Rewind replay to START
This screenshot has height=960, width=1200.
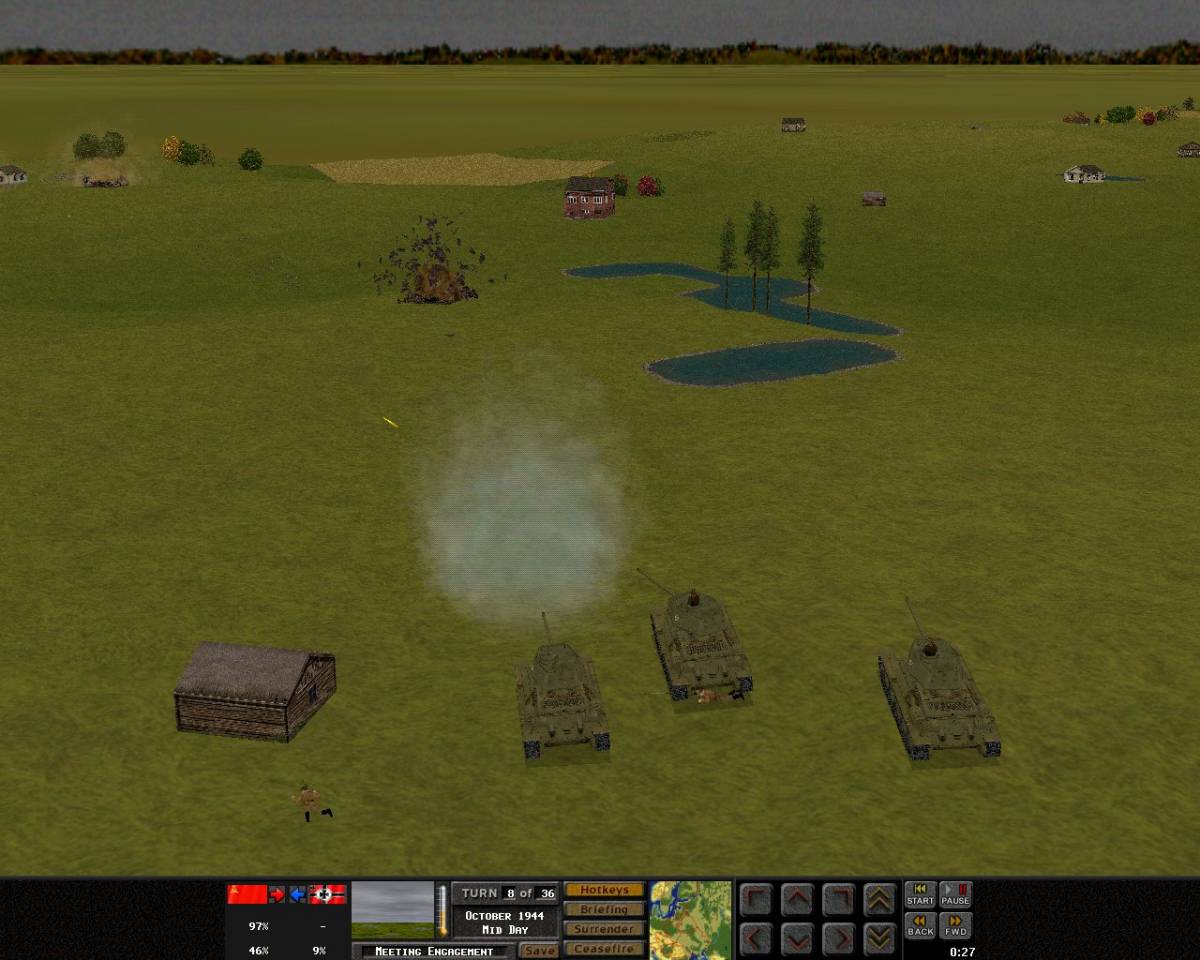(920, 895)
